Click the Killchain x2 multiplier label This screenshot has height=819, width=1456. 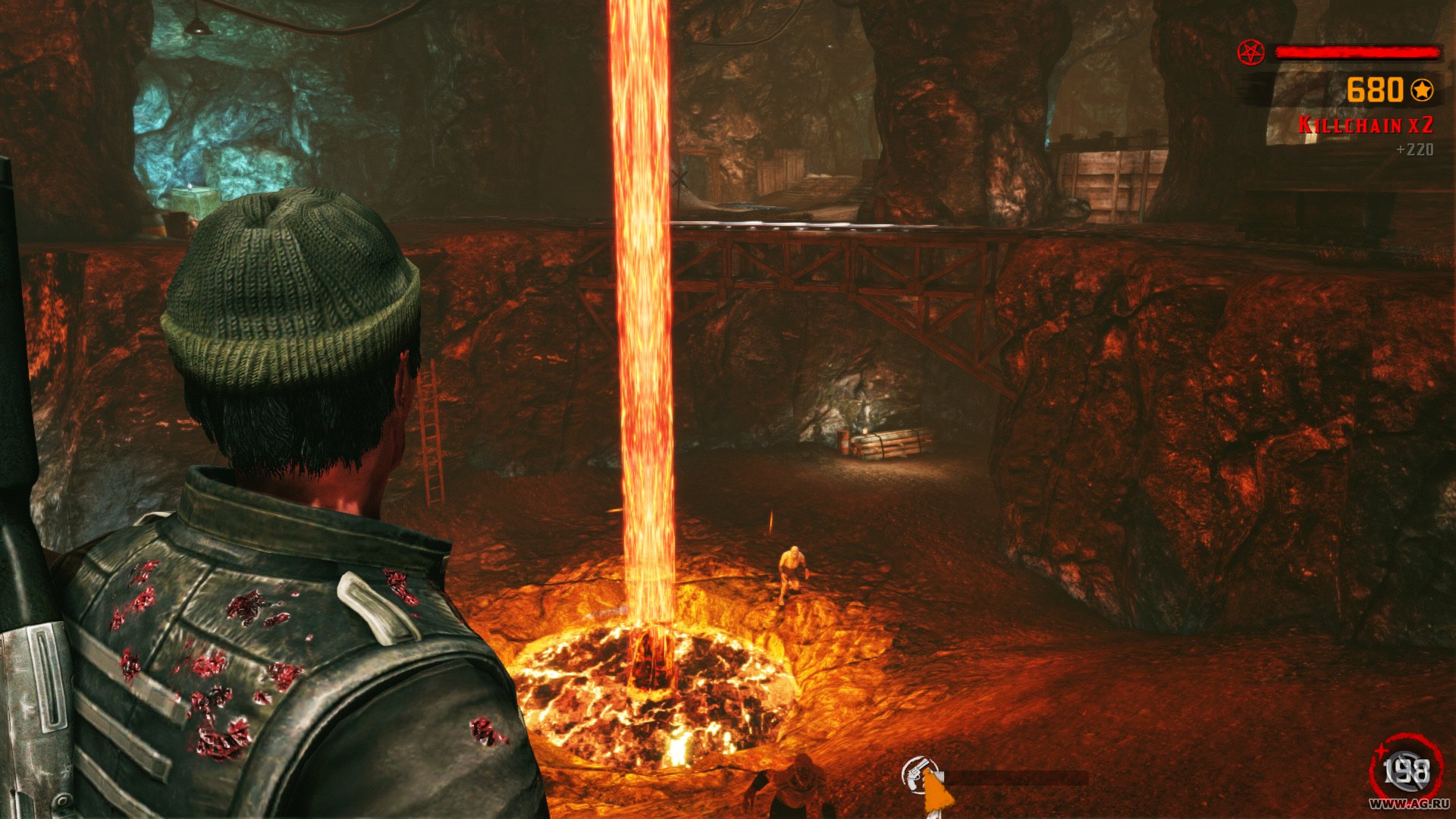pyautogui.click(x=1367, y=125)
